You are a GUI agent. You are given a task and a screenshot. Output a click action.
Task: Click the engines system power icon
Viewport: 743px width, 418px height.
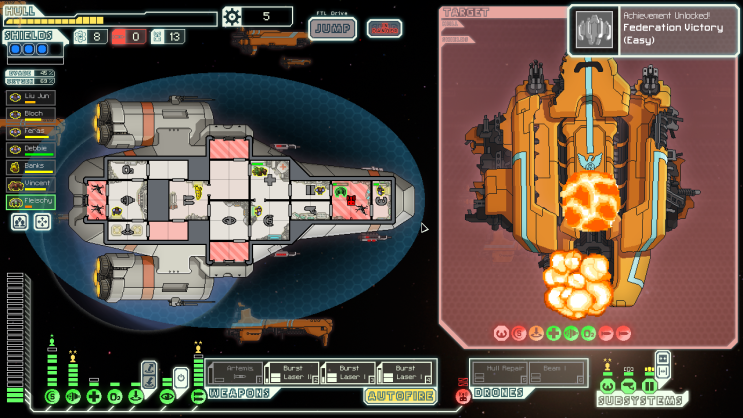point(72,397)
